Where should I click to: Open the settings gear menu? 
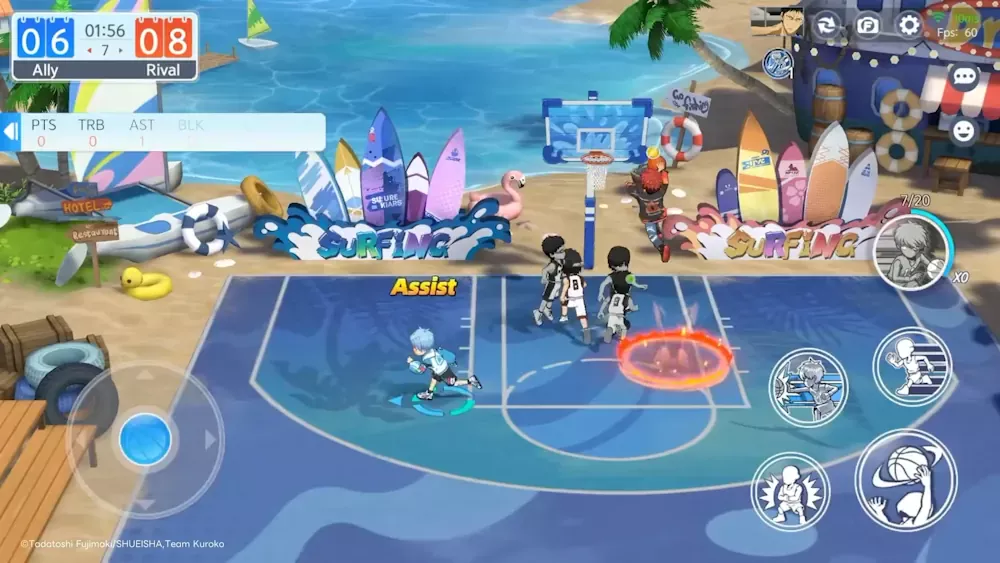pyautogui.click(x=909, y=25)
